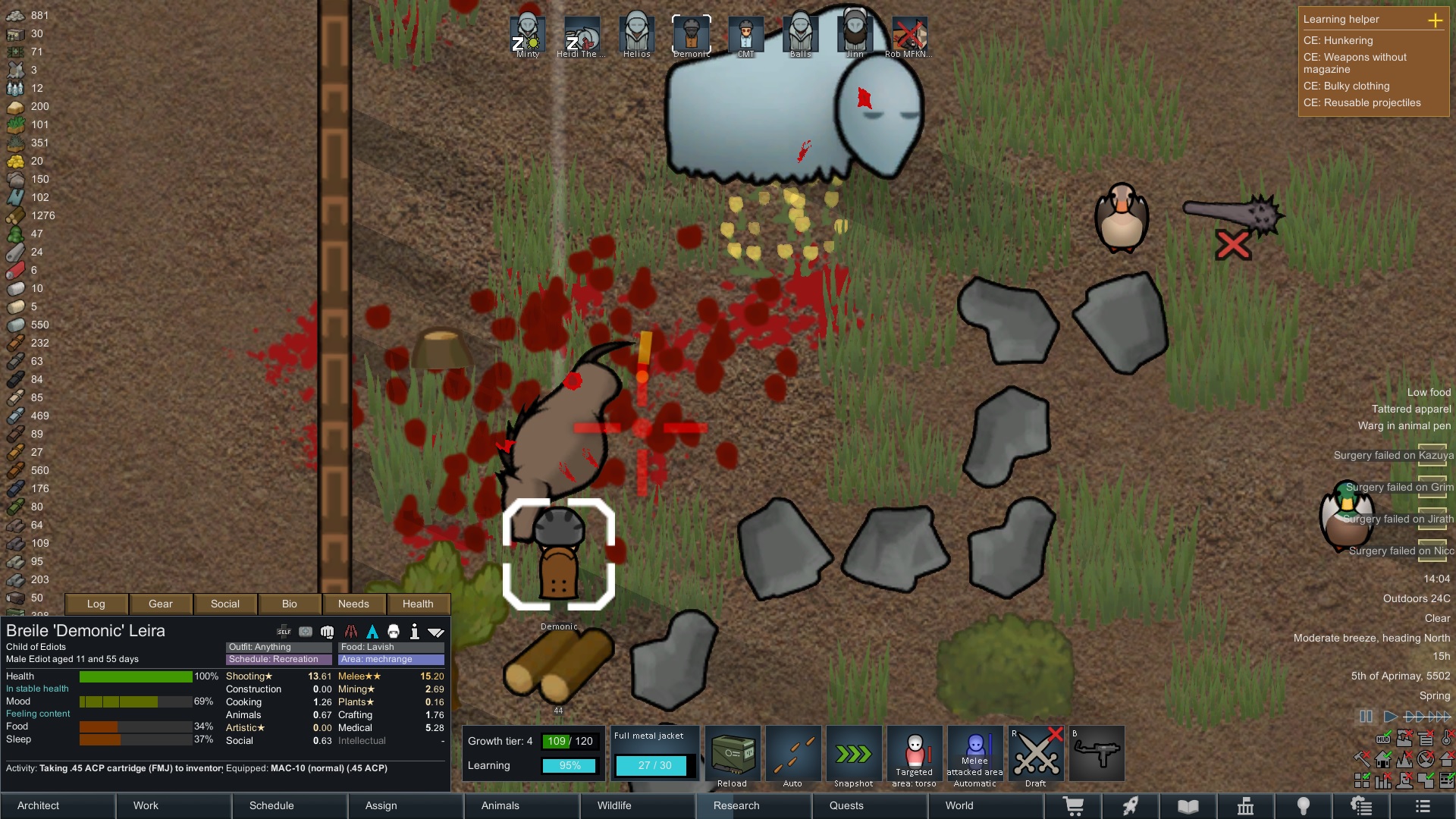Open the Outfit: Anything dropdown

point(278,647)
